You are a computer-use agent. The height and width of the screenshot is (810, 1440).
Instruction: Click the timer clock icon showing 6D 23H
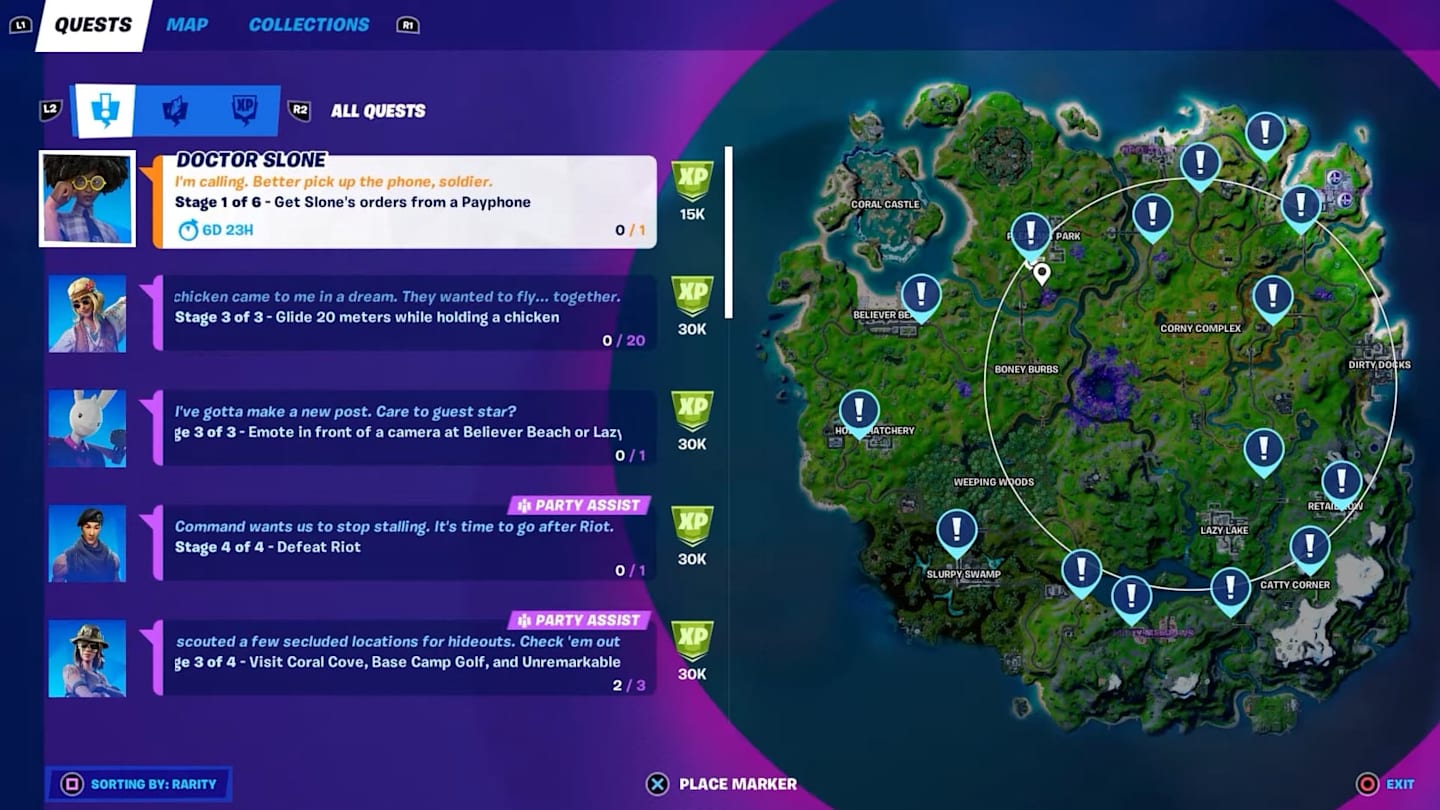tap(187, 230)
